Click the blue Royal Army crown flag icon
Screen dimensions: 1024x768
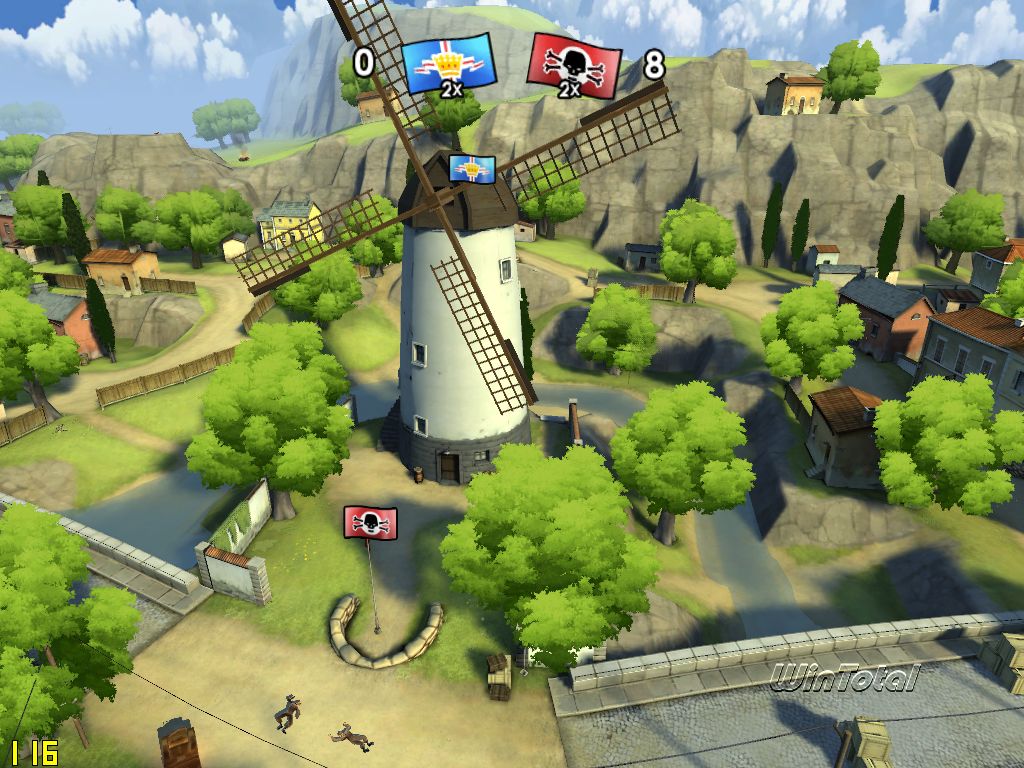tap(449, 64)
